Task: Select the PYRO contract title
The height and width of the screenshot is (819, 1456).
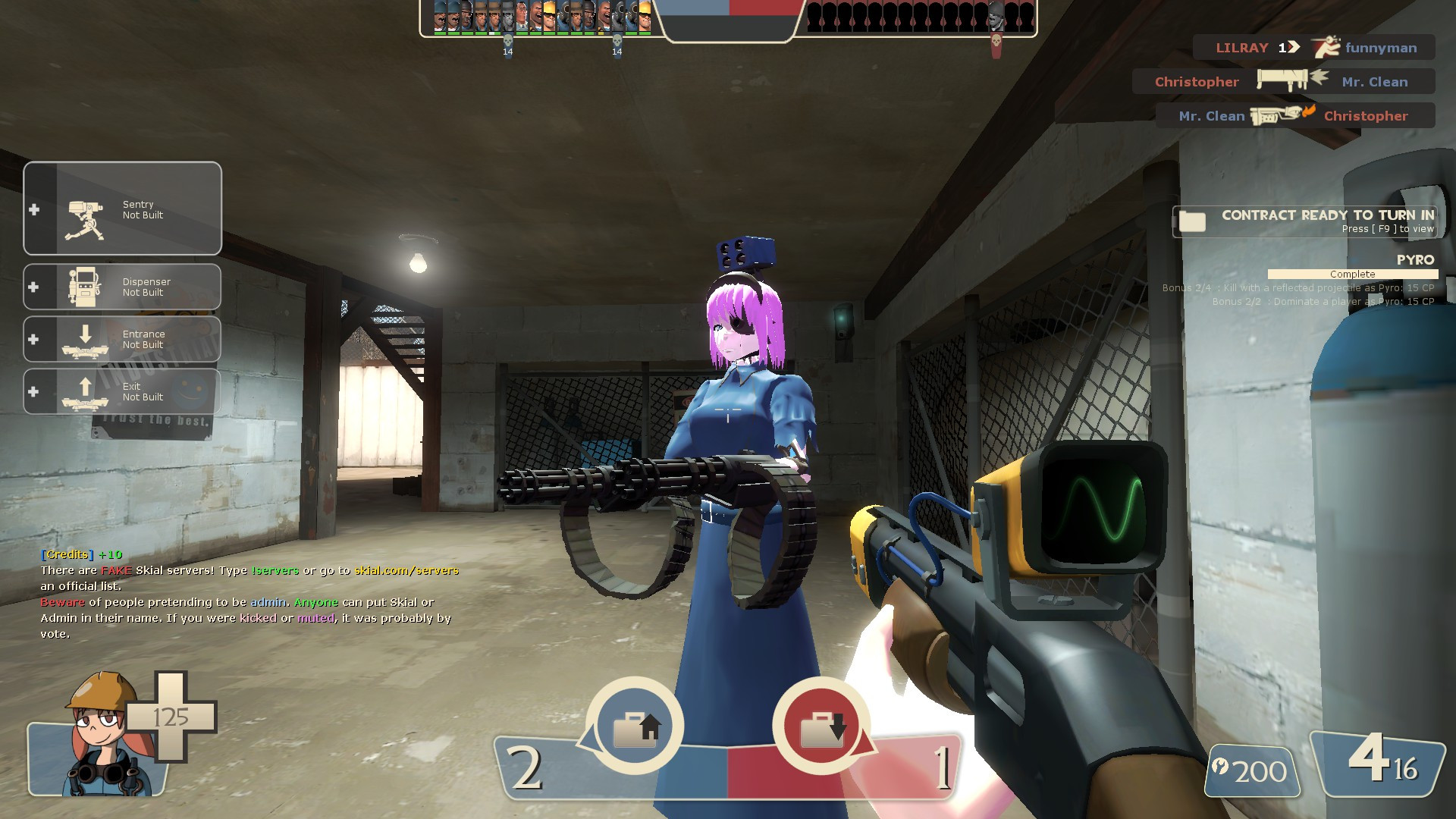Action: pyautogui.click(x=1417, y=259)
